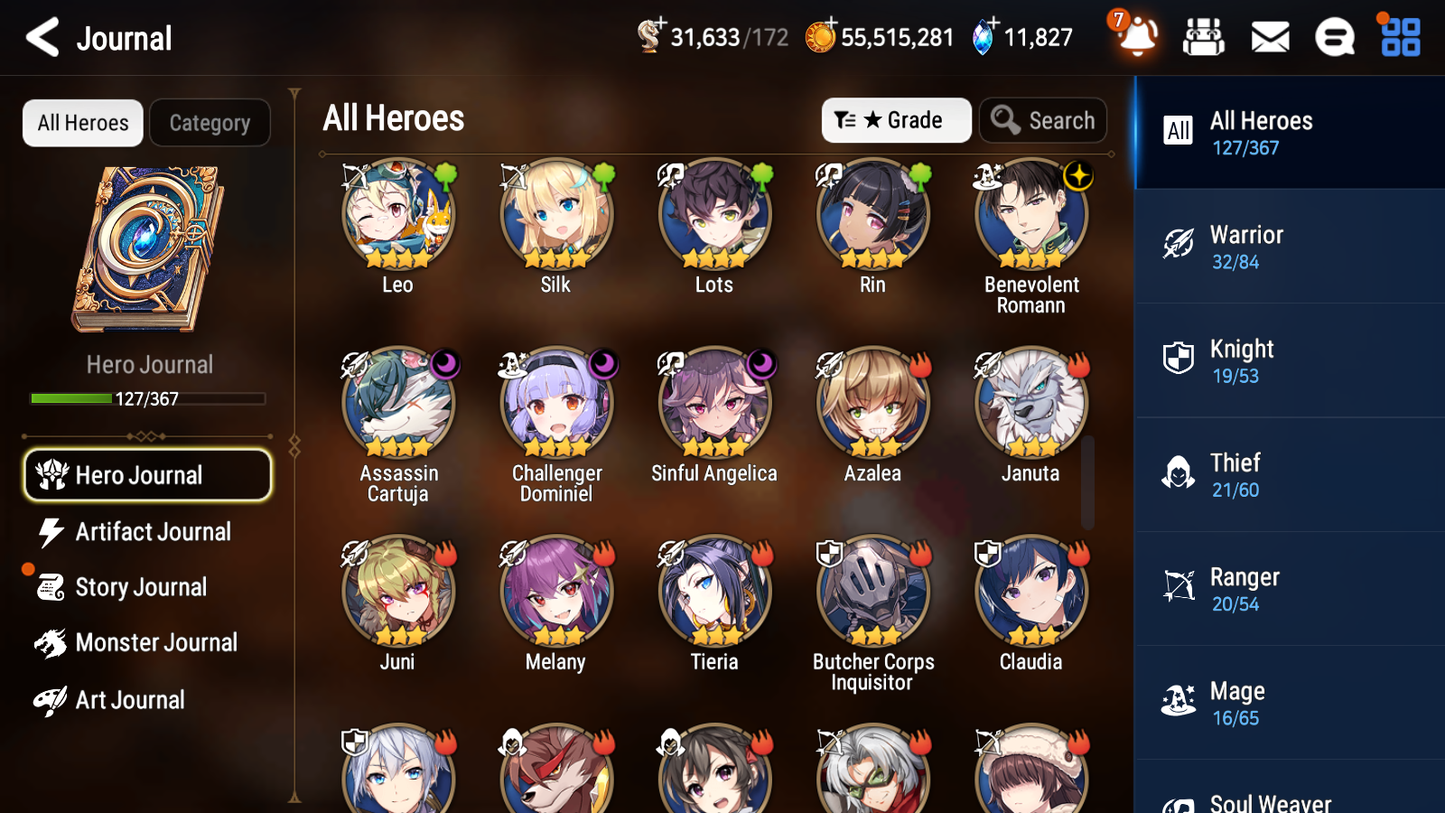View Sinful Angelica's hero portrait
Screen dimensions: 1445x813
click(x=714, y=403)
